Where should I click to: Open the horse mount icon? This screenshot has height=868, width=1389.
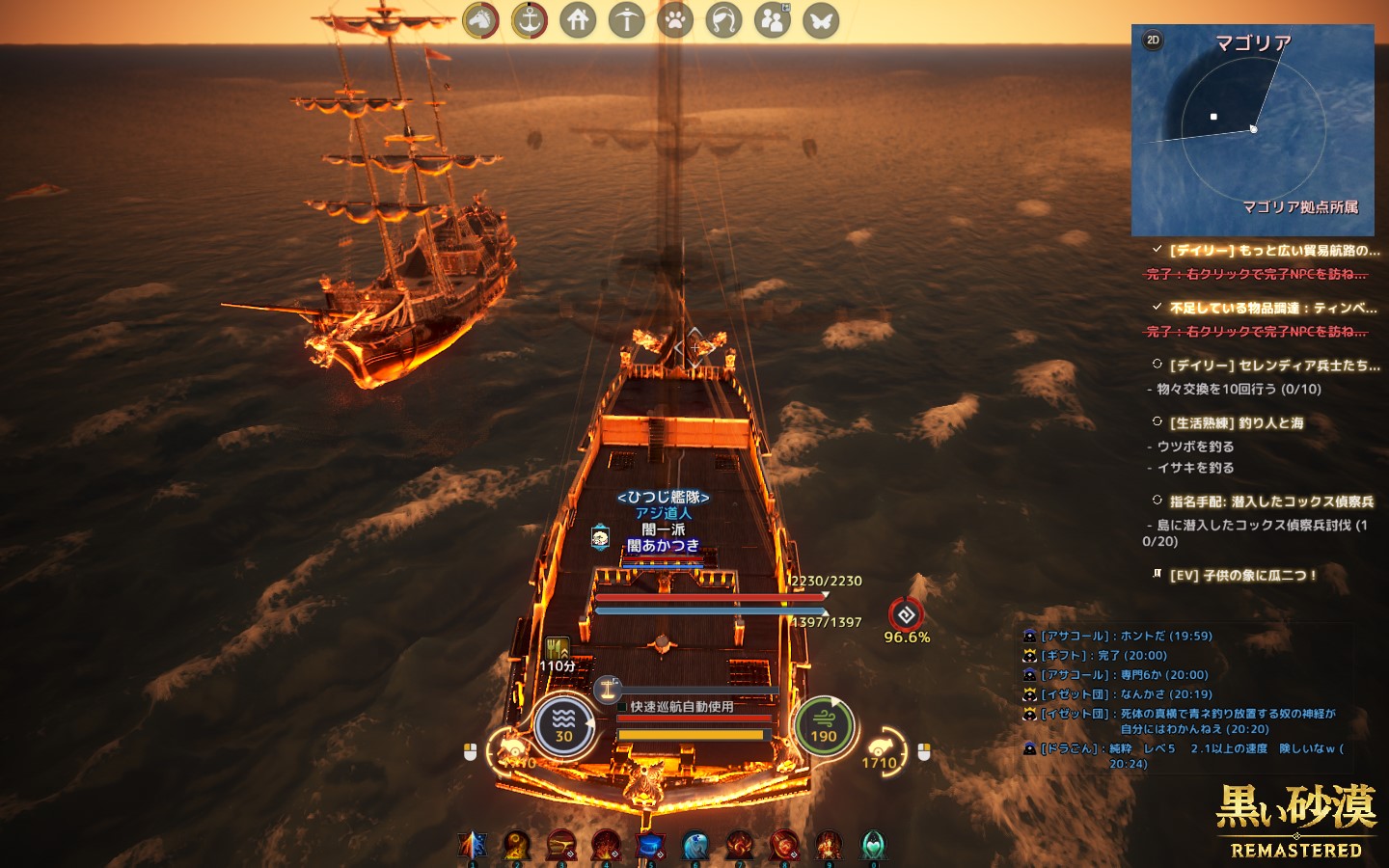pos(480,20)
